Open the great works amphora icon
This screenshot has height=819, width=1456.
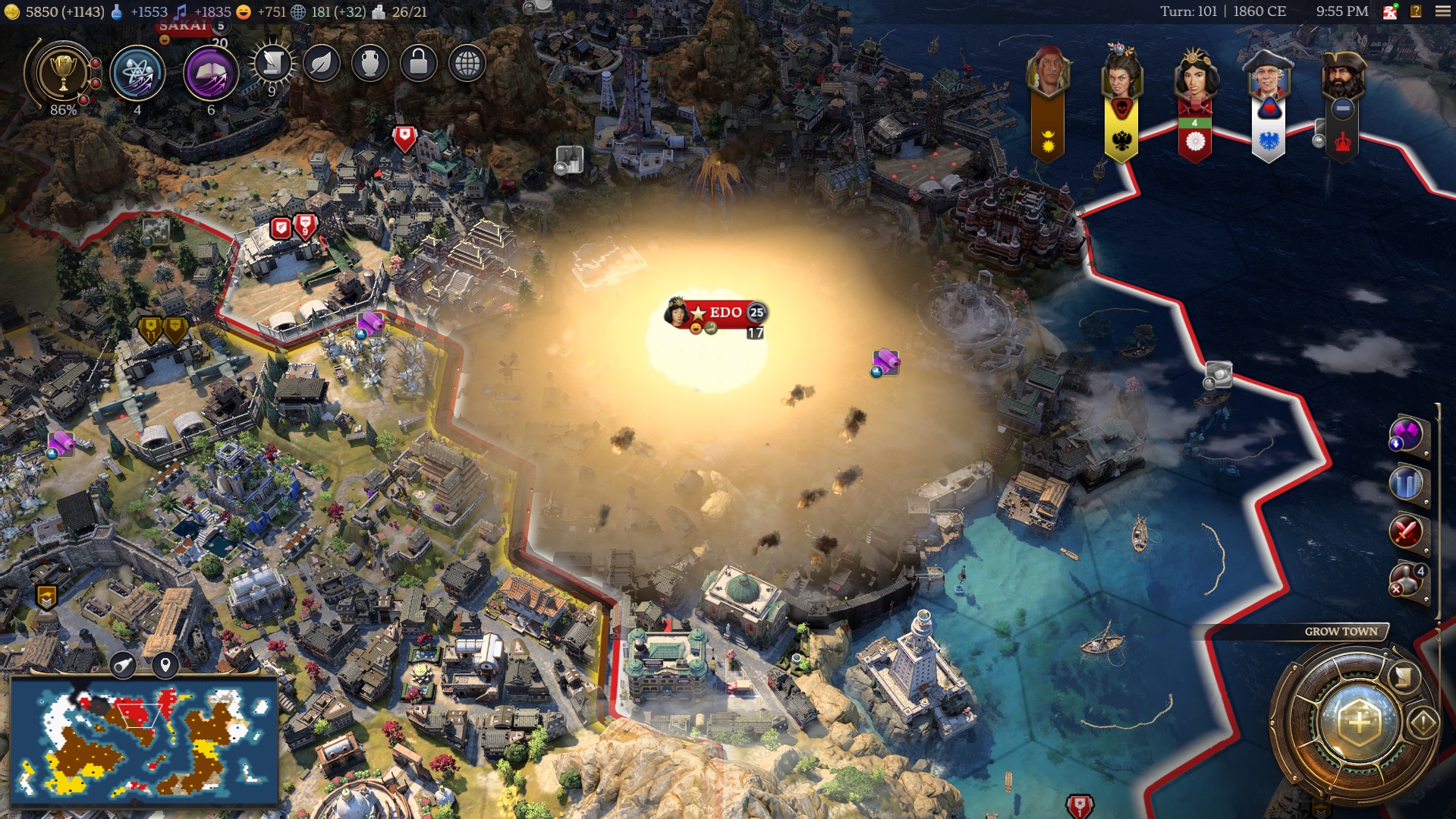[370, 64]
